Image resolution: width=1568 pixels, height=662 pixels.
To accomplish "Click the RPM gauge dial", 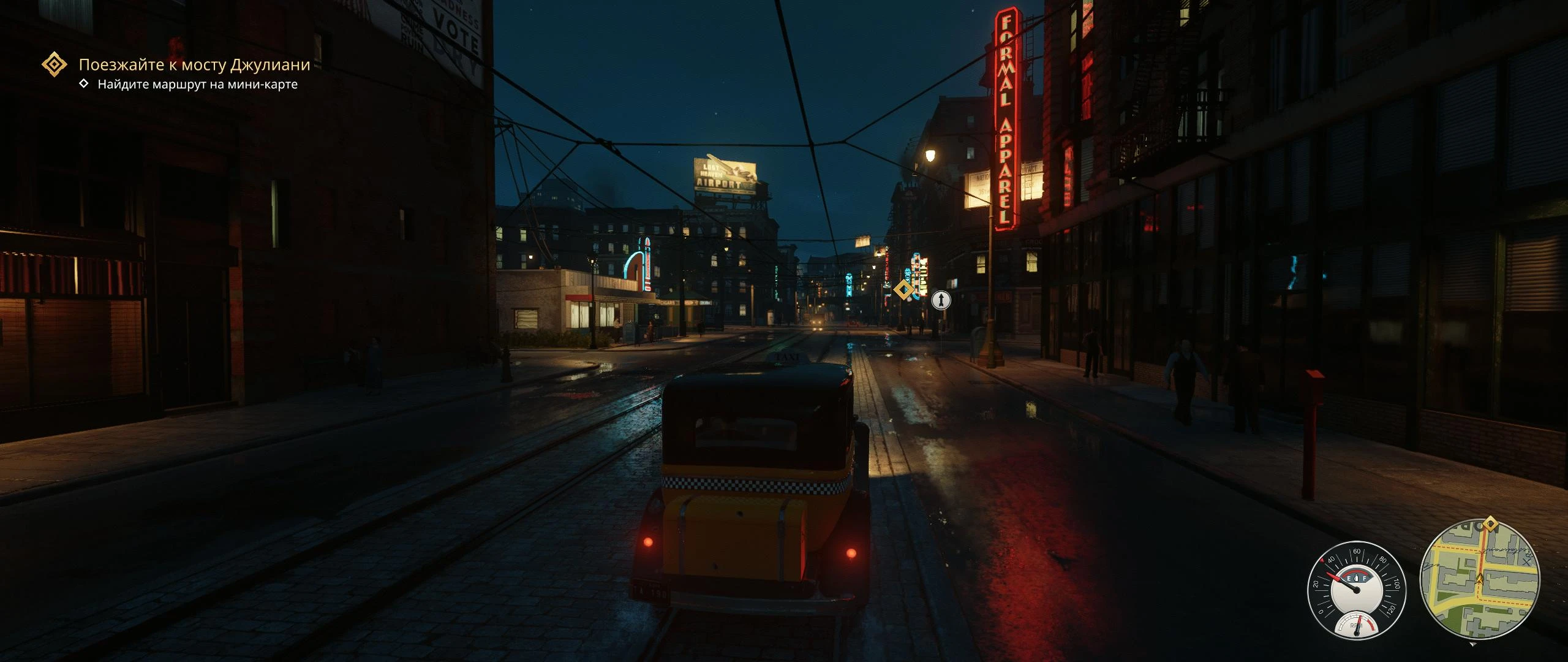I will pos(1358,626).
